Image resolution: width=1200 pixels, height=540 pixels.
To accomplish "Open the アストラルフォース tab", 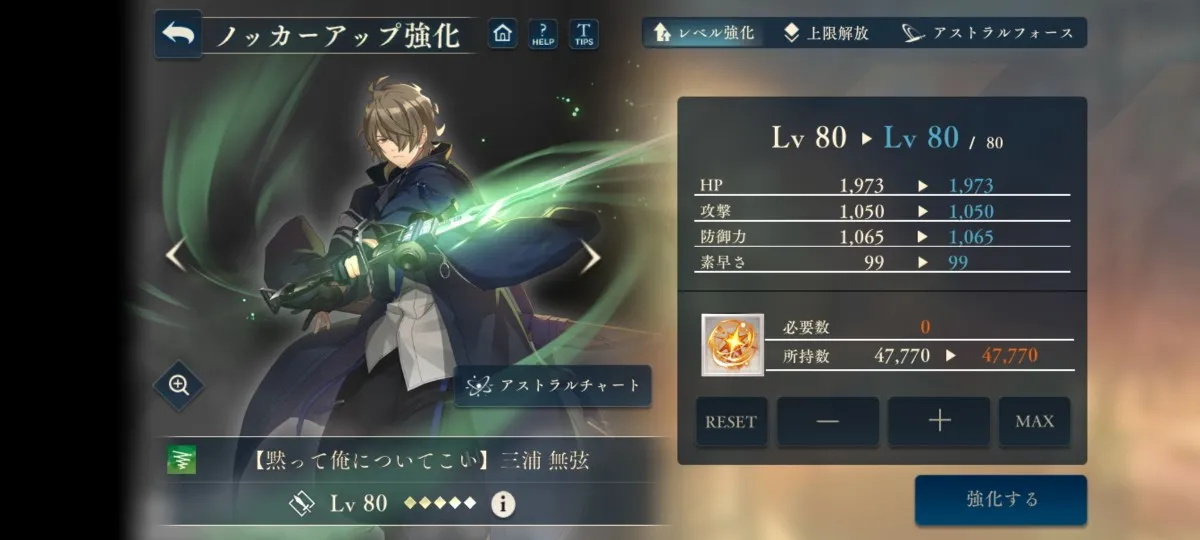I will (987, 33).
